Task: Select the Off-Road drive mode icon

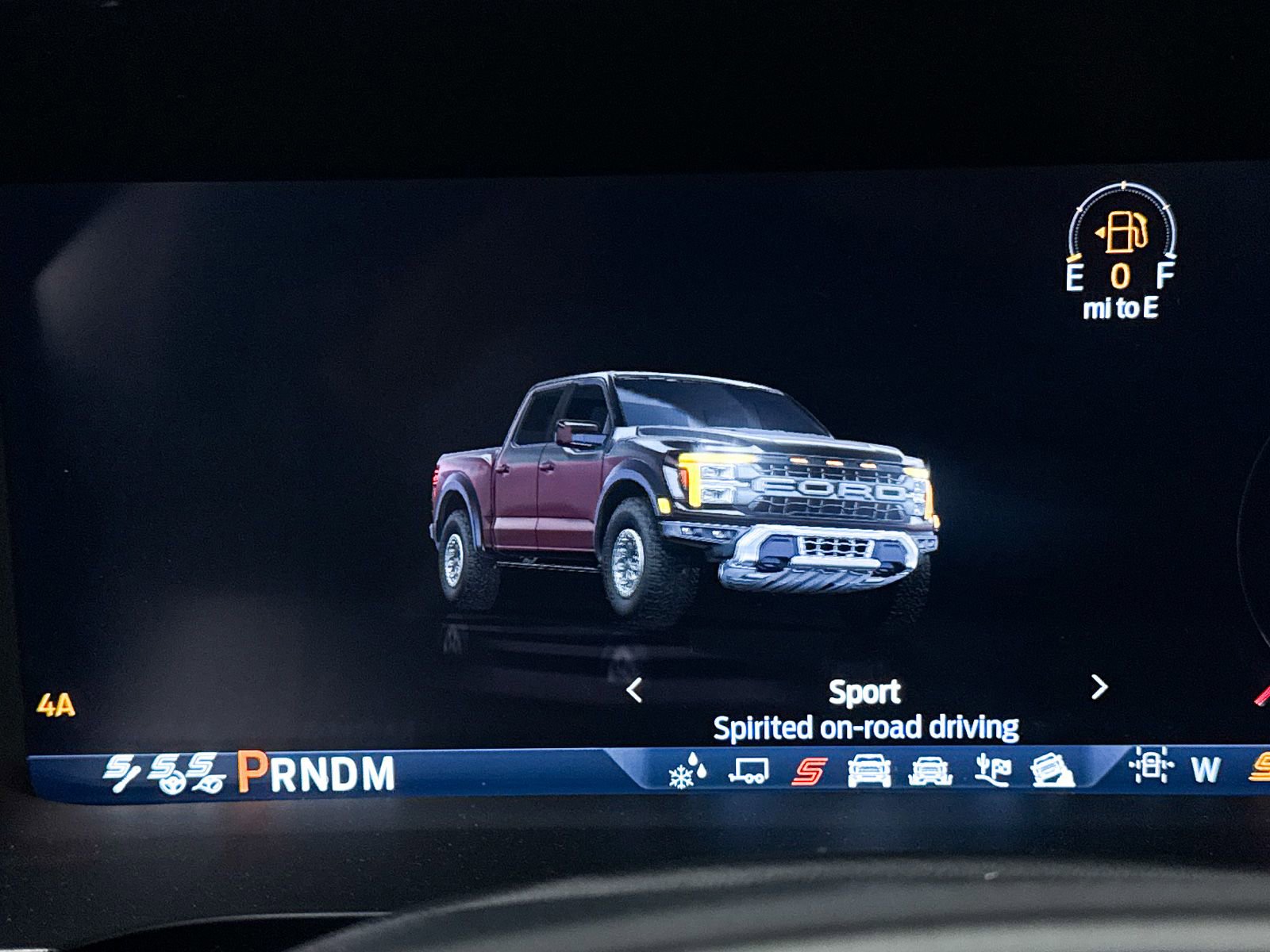Action: click(931, 770)
